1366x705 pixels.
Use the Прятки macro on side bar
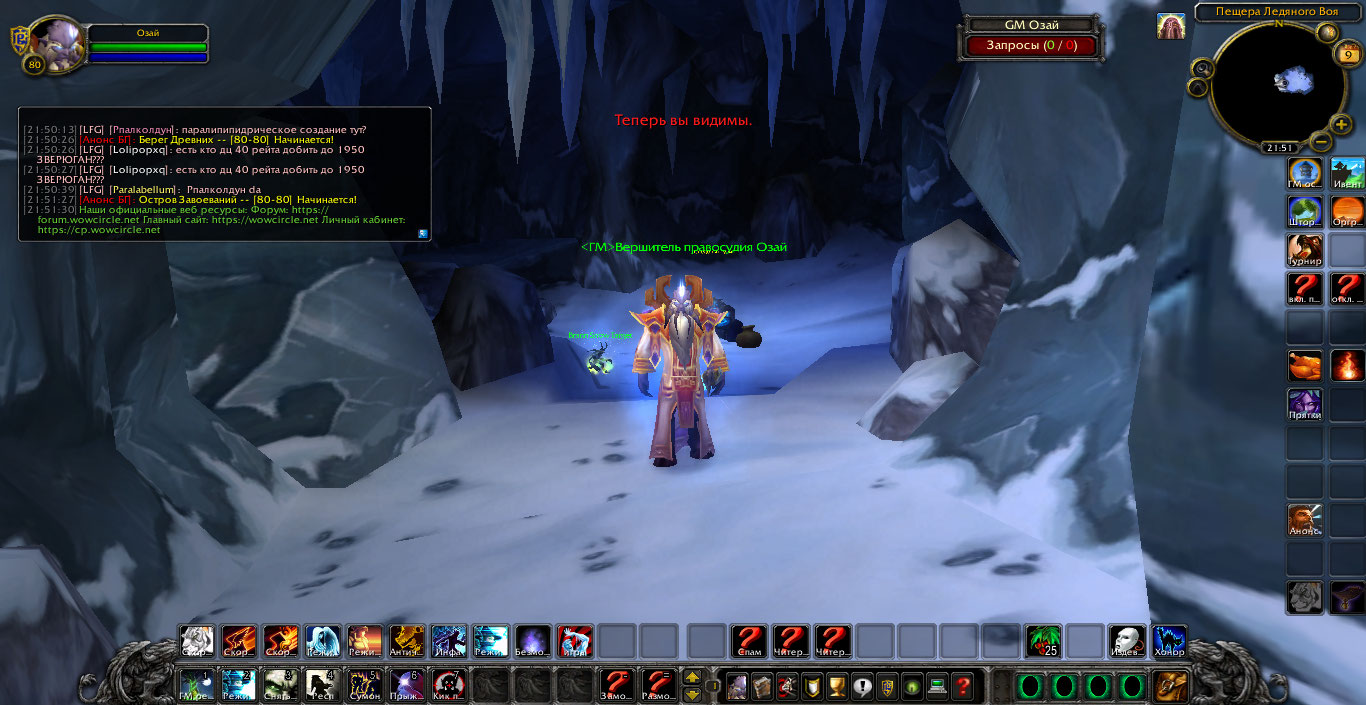(1304, 405)
